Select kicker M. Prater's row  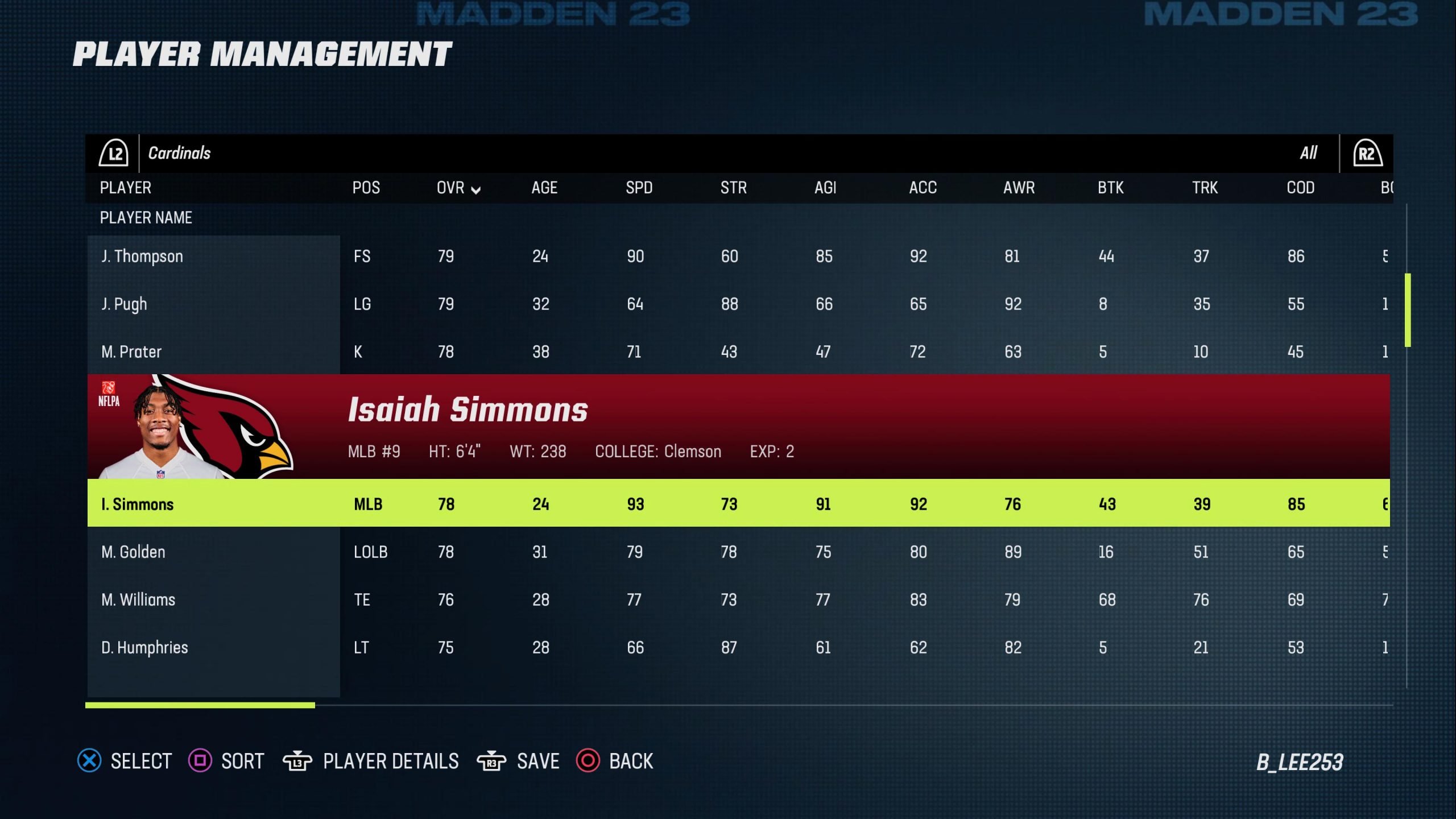[131, 352]
